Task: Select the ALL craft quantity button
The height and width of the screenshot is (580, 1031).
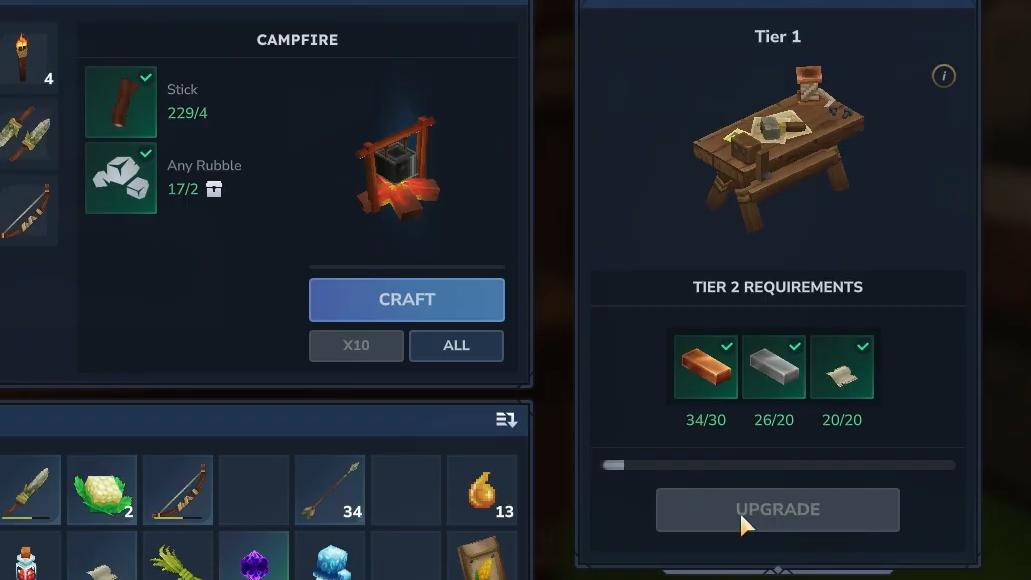Action: coord(456,346)
